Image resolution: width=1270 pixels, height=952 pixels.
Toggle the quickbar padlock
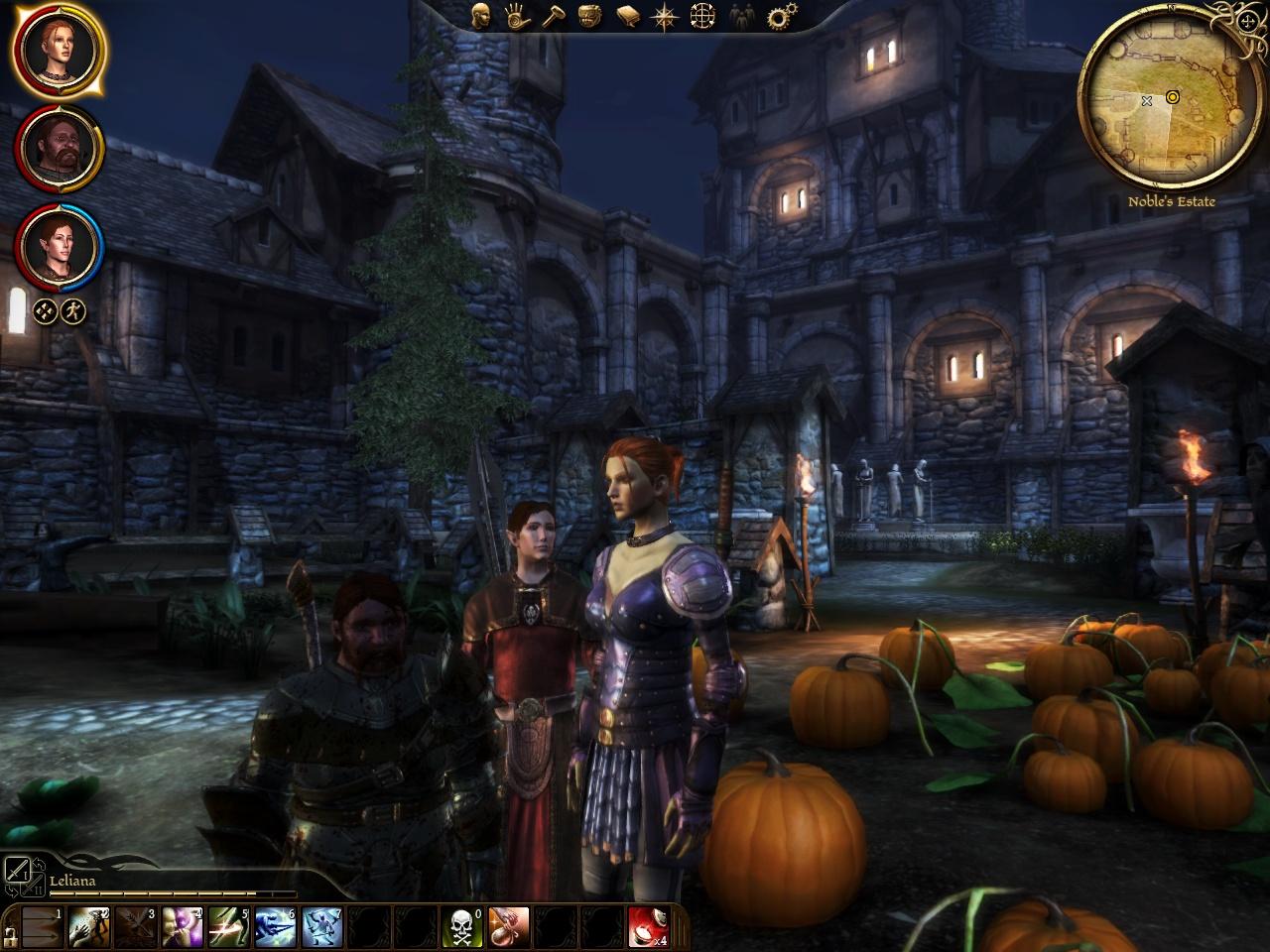click(10, 934)
